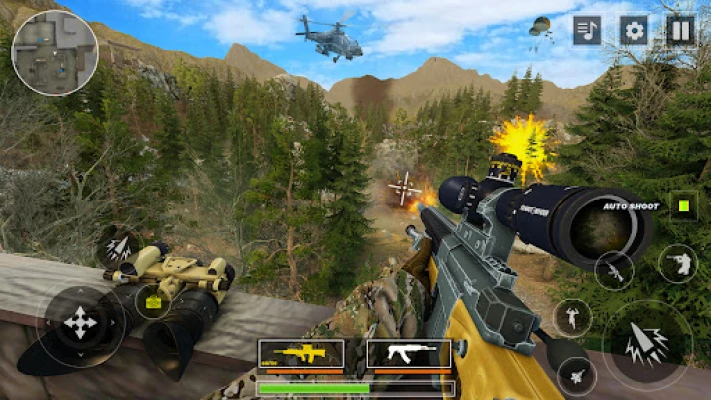Switch to the white assault rifle slot

409,353
